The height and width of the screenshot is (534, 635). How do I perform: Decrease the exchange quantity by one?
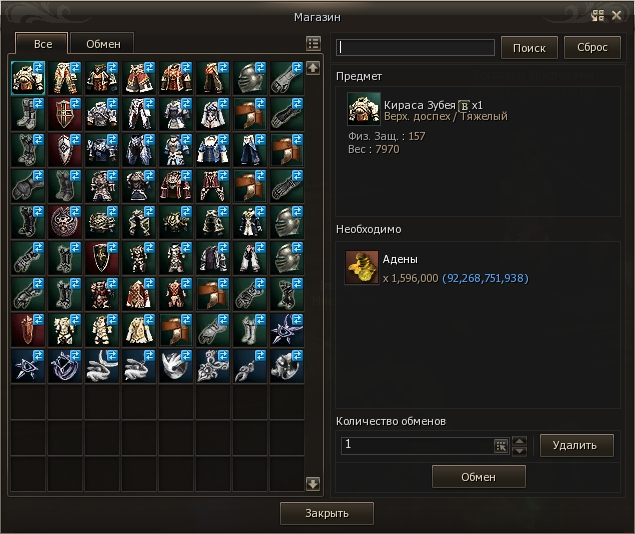(518, 451)
